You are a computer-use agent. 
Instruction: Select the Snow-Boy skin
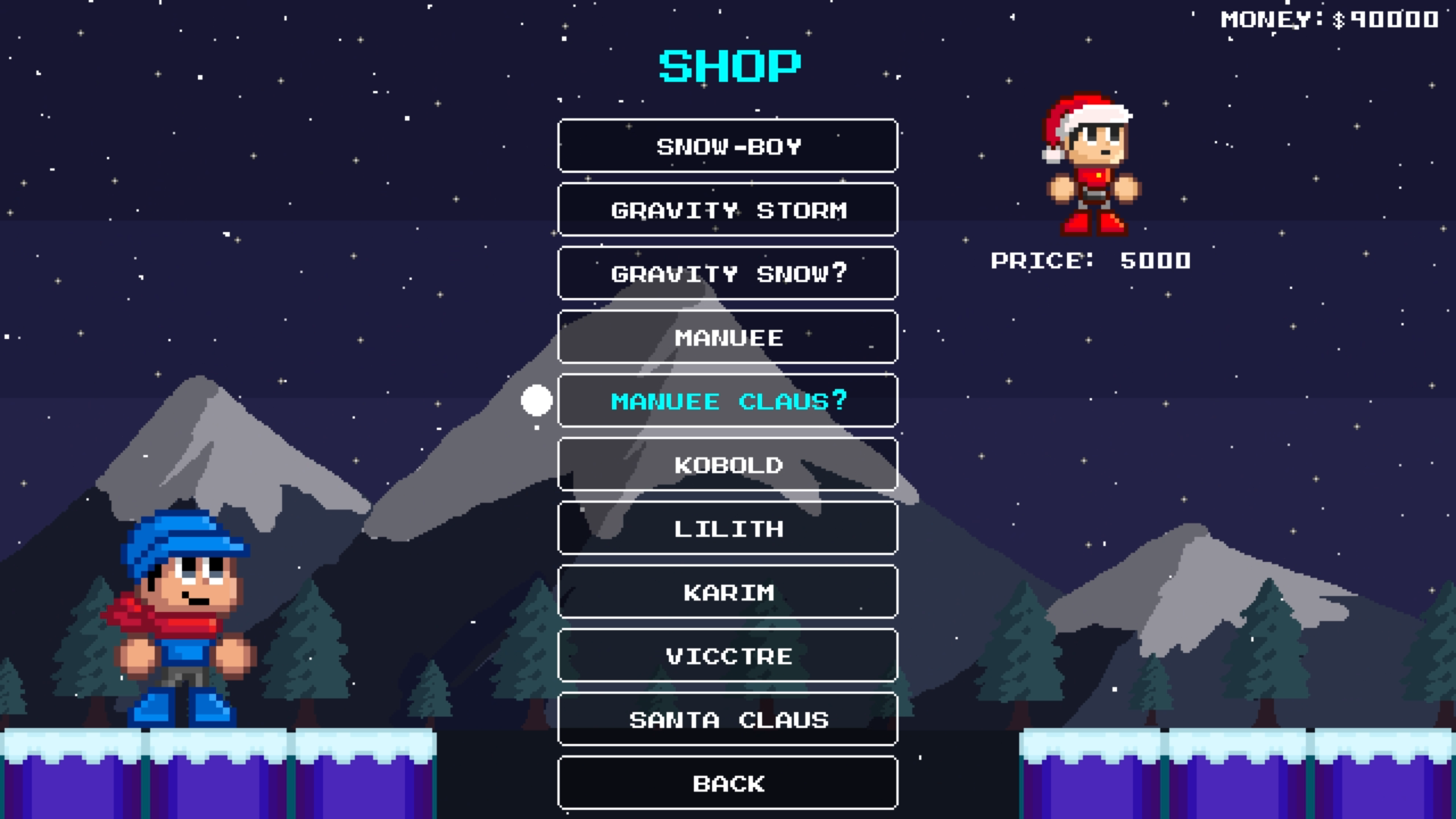point(726,146)
